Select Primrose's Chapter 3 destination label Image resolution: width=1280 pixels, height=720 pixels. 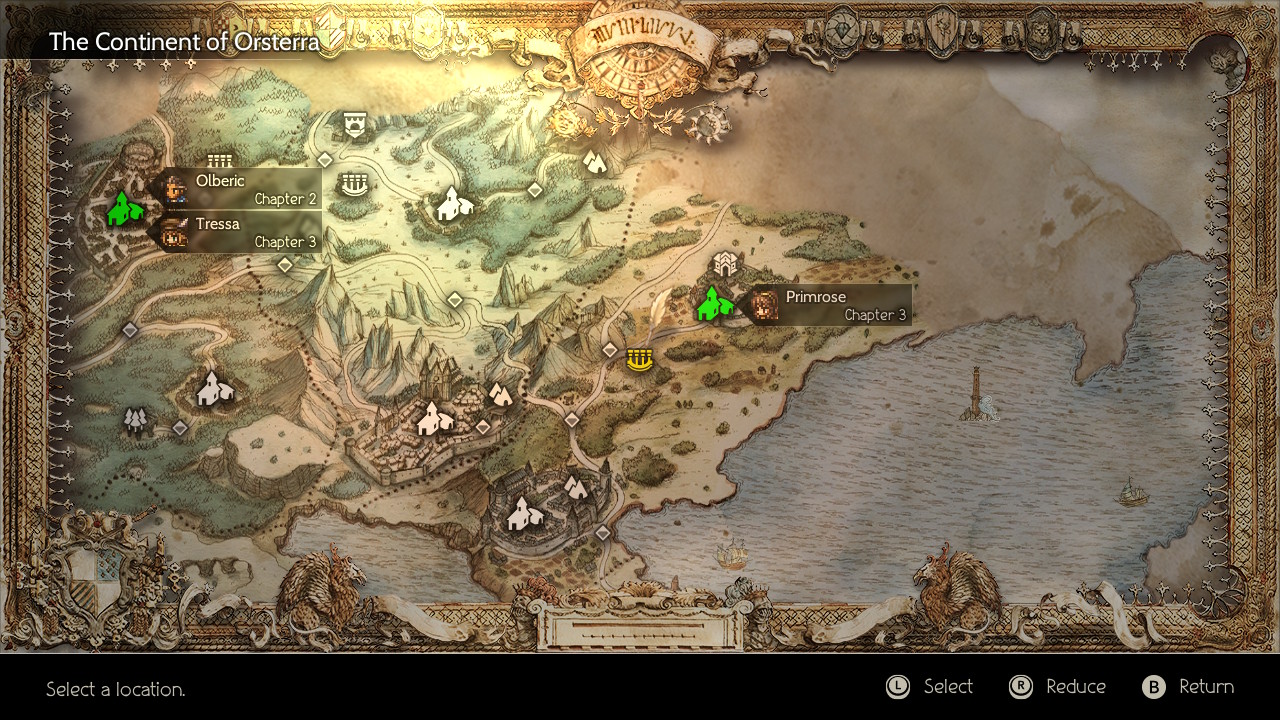tap(832, 305)
